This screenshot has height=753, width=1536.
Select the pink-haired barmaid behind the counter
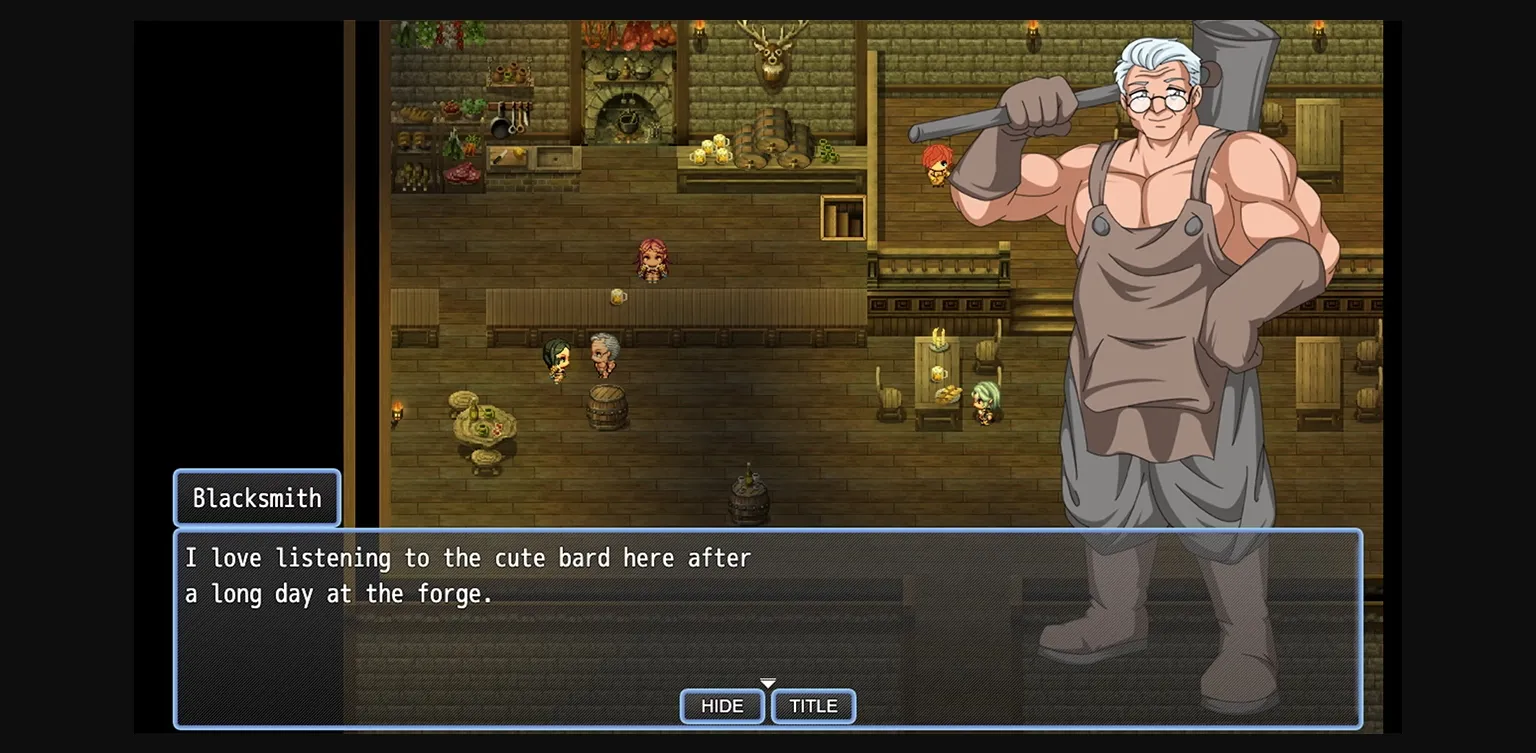[x=651, y=260]
